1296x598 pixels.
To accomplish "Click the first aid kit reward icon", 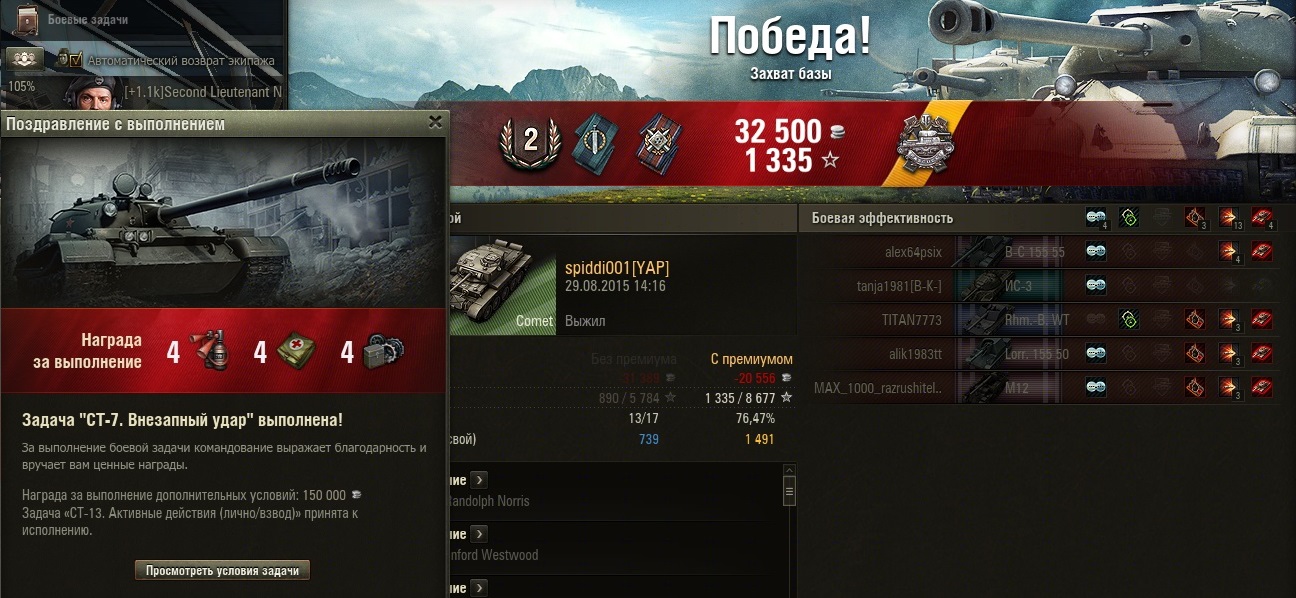I will (x=297, y=353).
